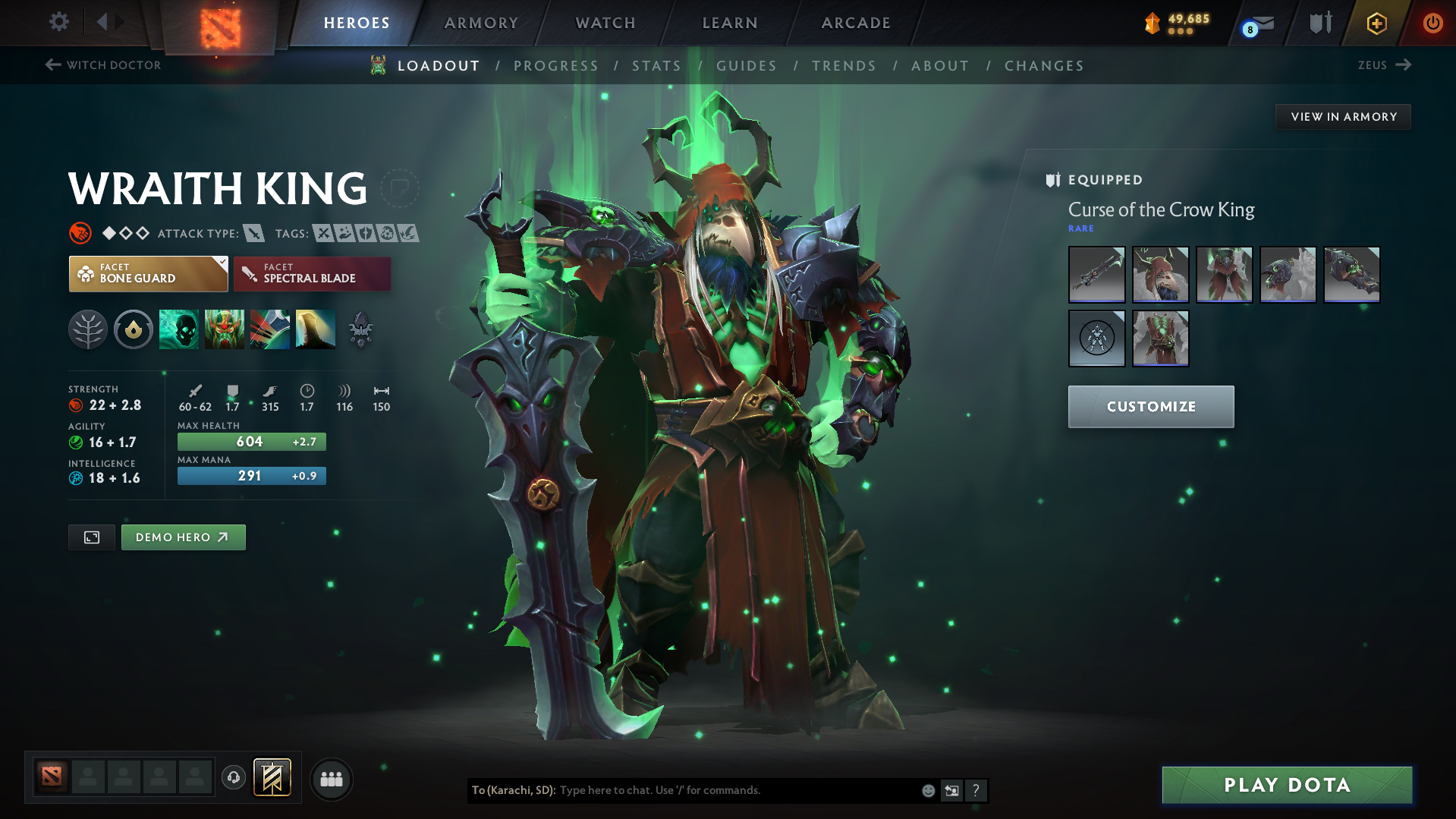
Task: Open the settings gear icon
Action: click(58, 22)
